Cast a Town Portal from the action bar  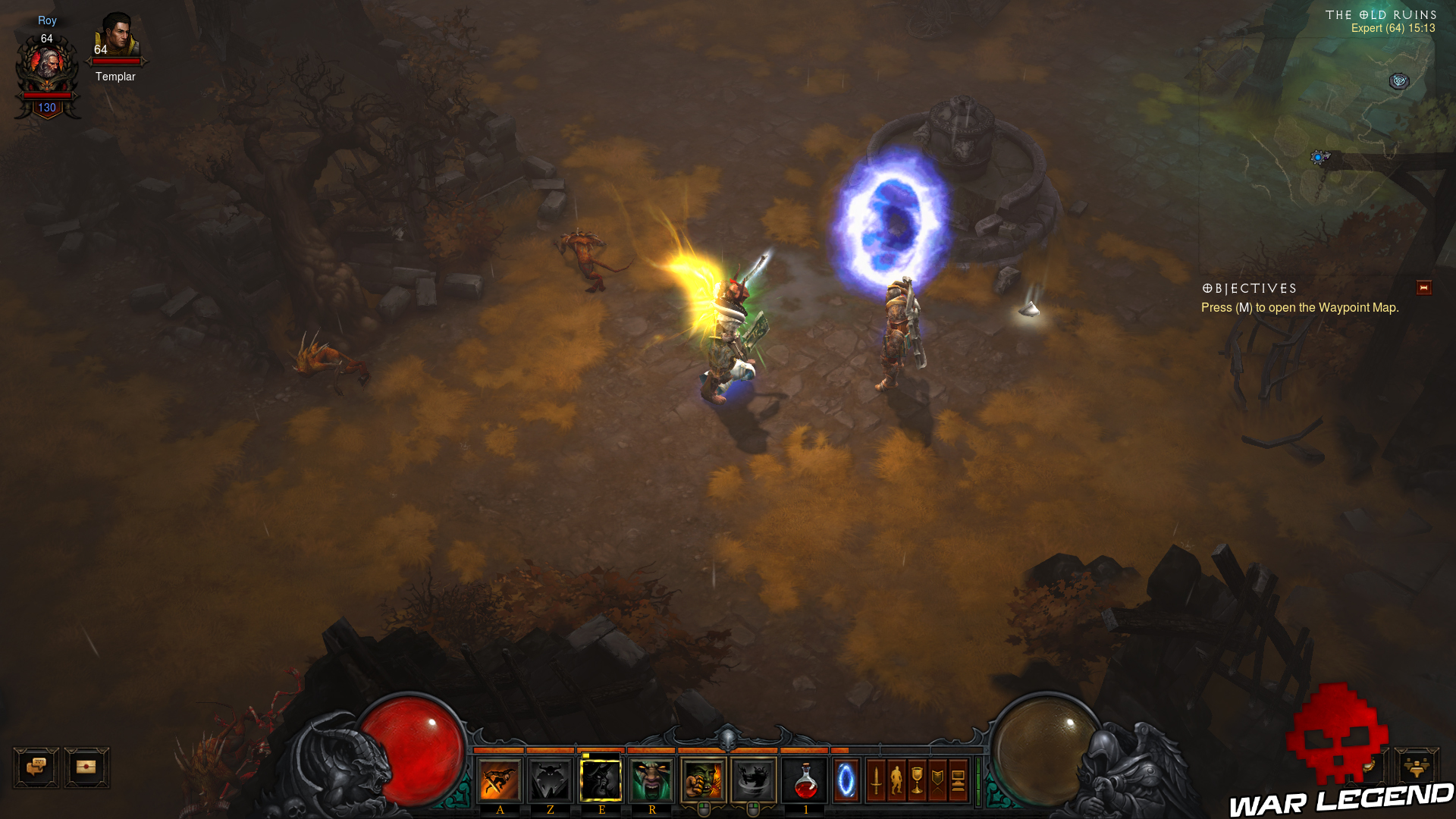pos(845,779)
